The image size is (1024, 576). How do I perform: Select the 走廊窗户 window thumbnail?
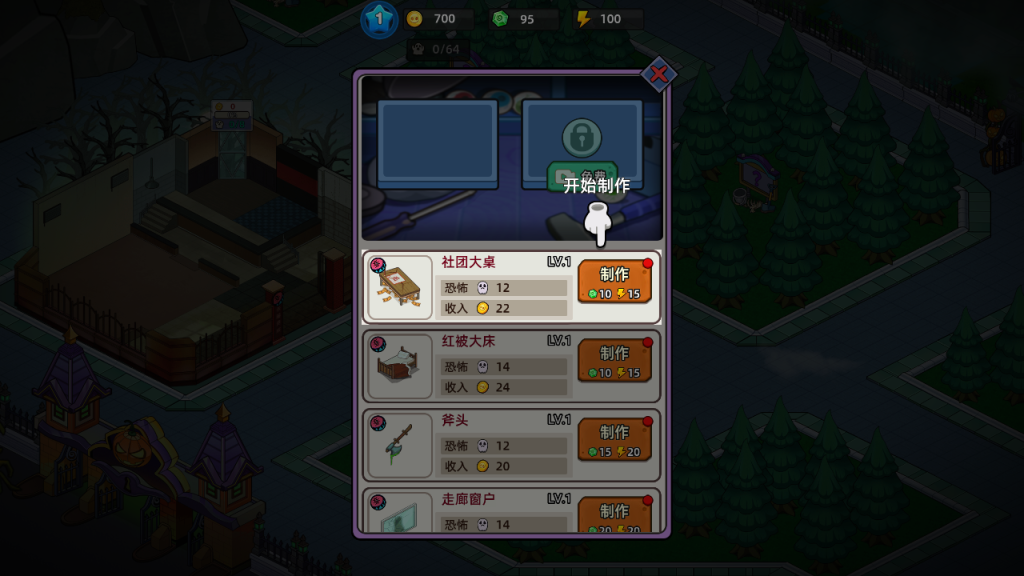(400, 514)
